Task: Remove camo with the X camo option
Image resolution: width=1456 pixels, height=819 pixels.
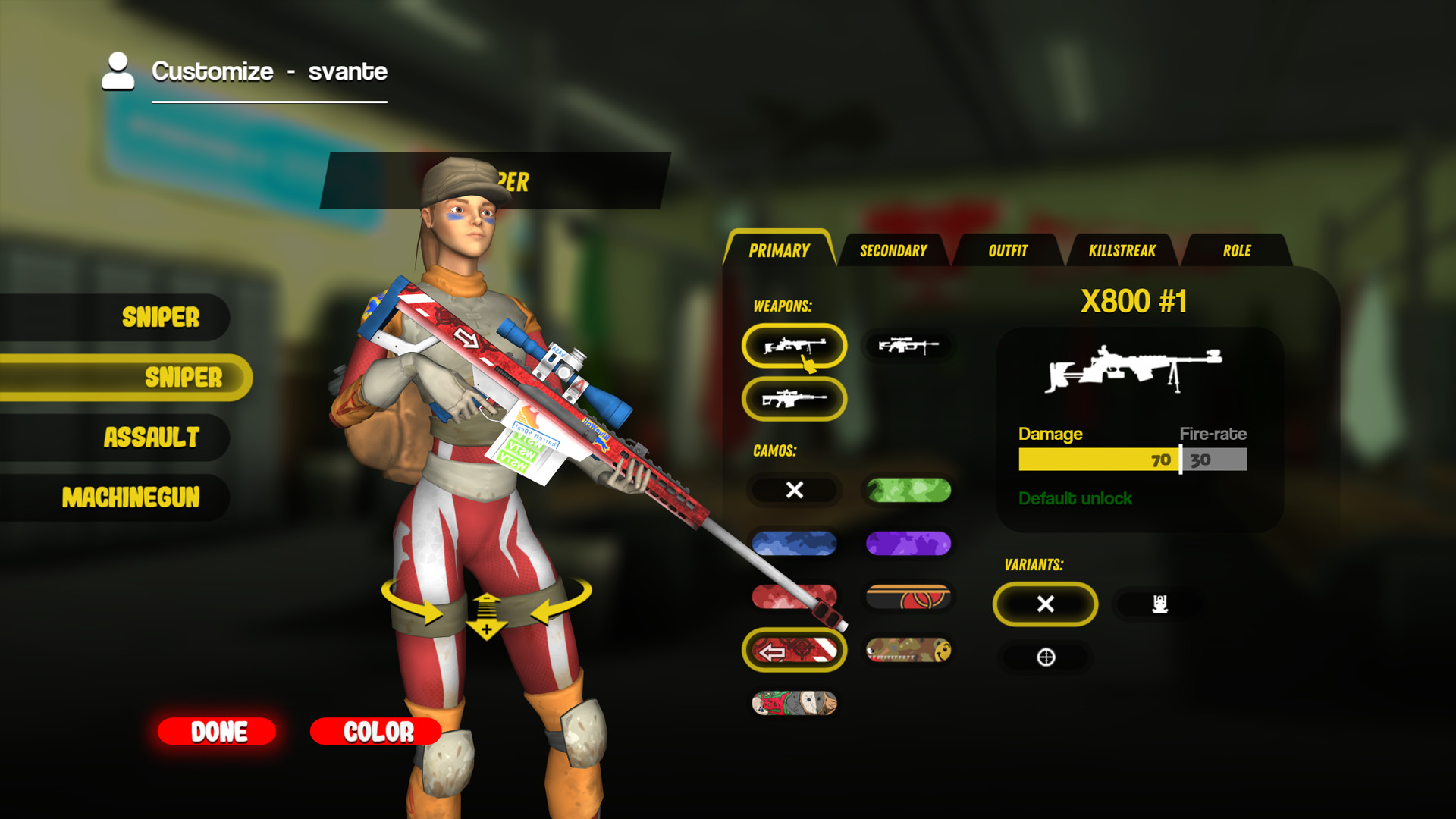Action: (794, 491)
